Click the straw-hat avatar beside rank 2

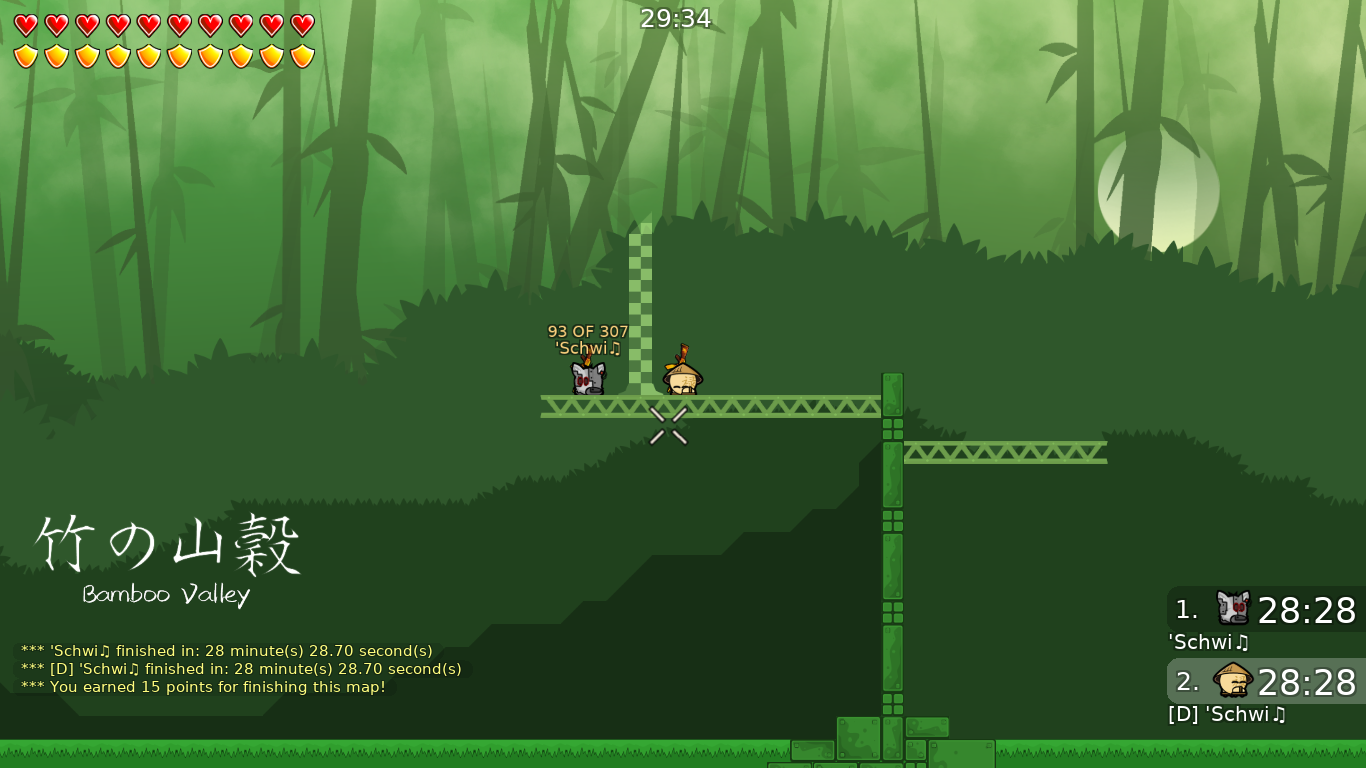pyautogui.click(x=1234, y=679)
